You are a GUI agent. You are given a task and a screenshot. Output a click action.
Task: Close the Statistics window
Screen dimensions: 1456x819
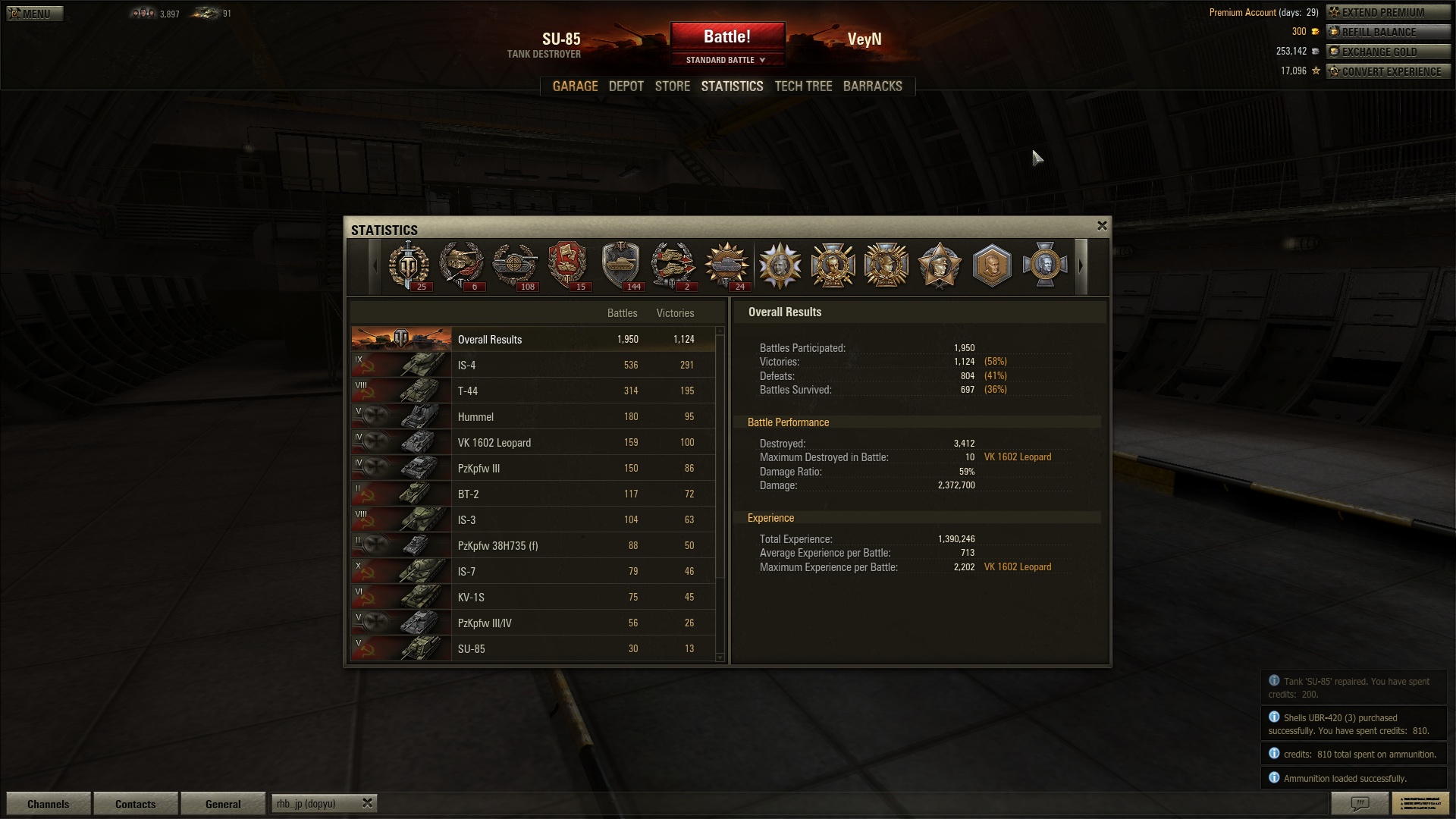pyautogui.click(x=1102, y=226)
